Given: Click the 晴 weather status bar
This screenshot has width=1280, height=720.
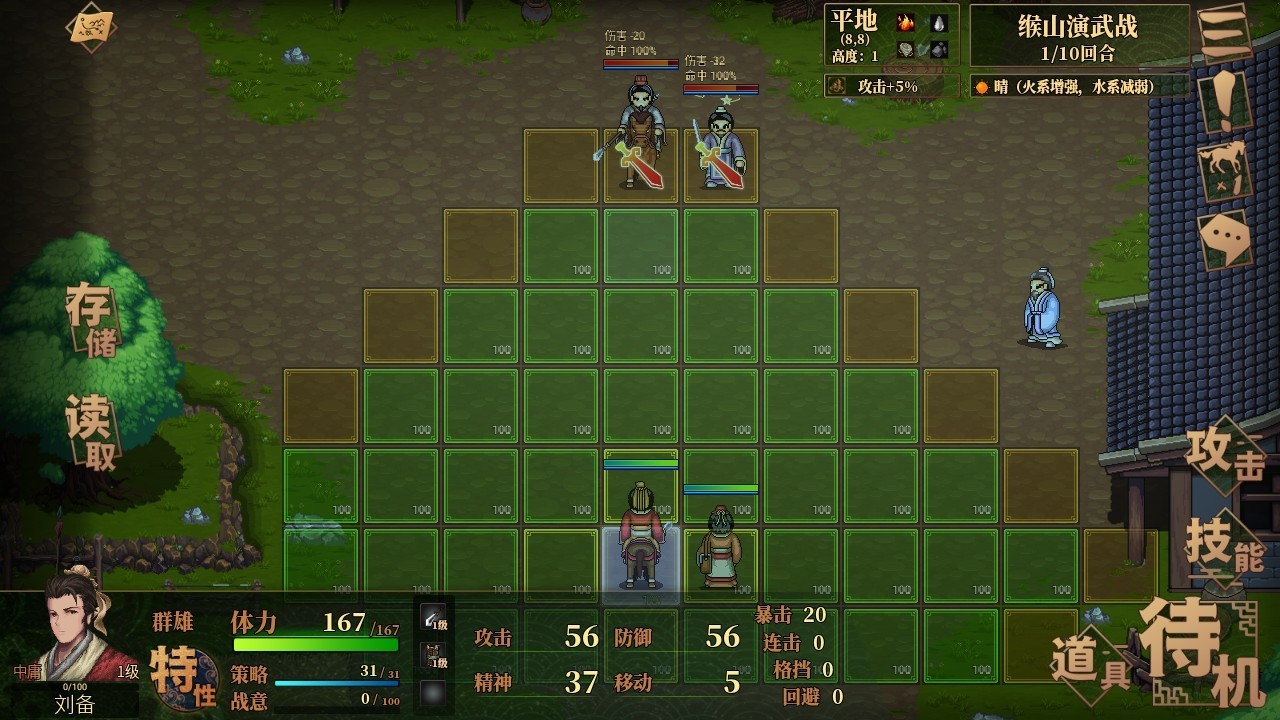Looking at the screenshot, I should pyautogui.click(x=1080, y=87).
